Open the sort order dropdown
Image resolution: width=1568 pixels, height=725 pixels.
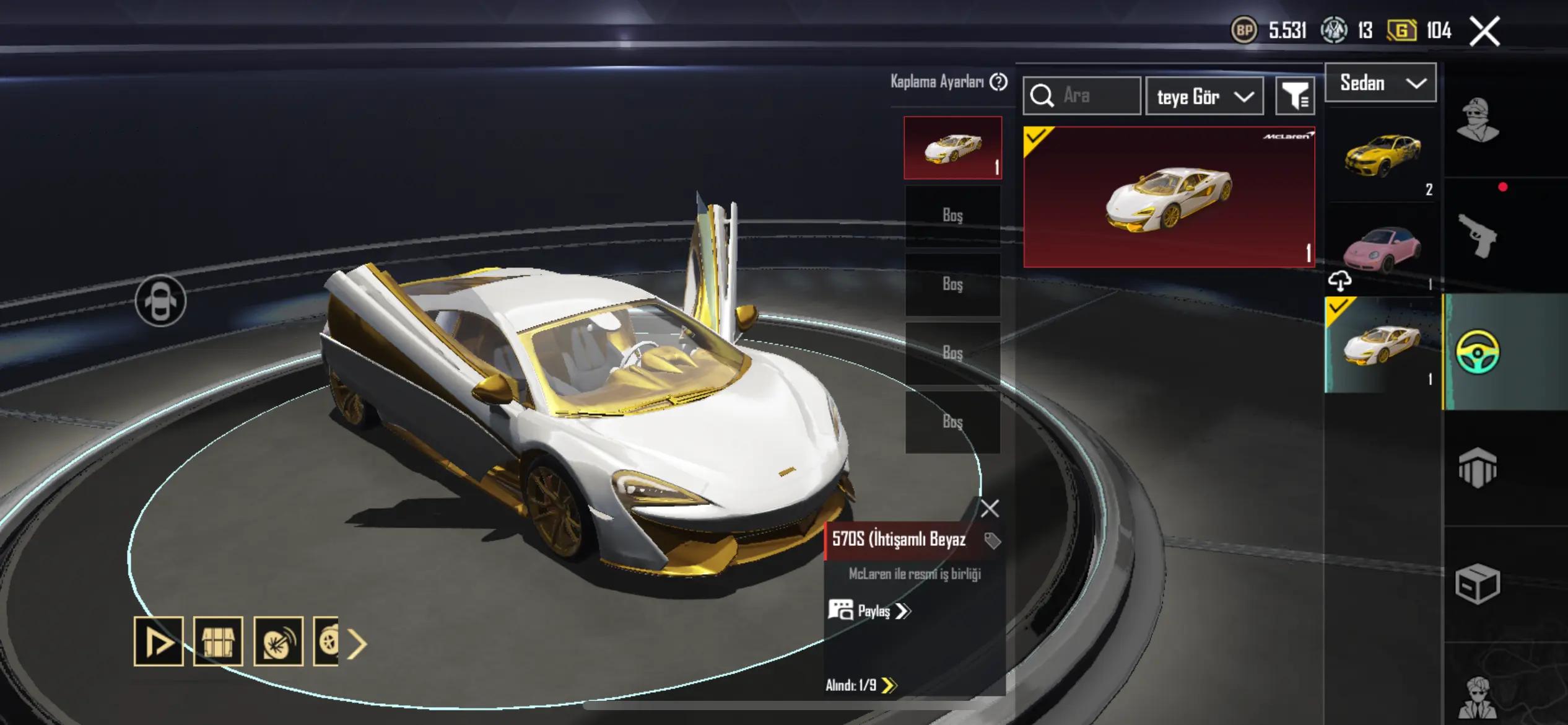[x=1204, y=97]
